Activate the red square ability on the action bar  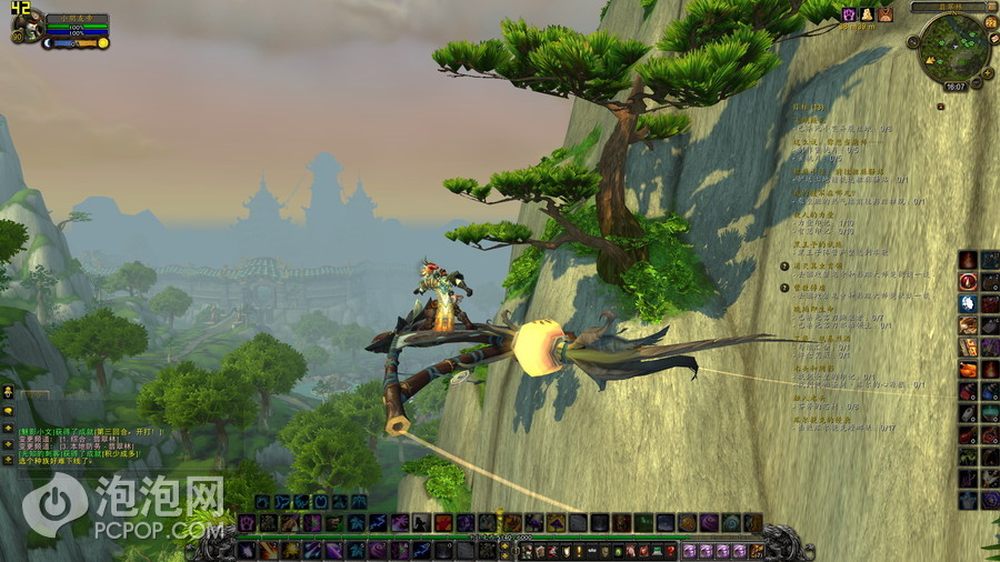click(443, 523)
